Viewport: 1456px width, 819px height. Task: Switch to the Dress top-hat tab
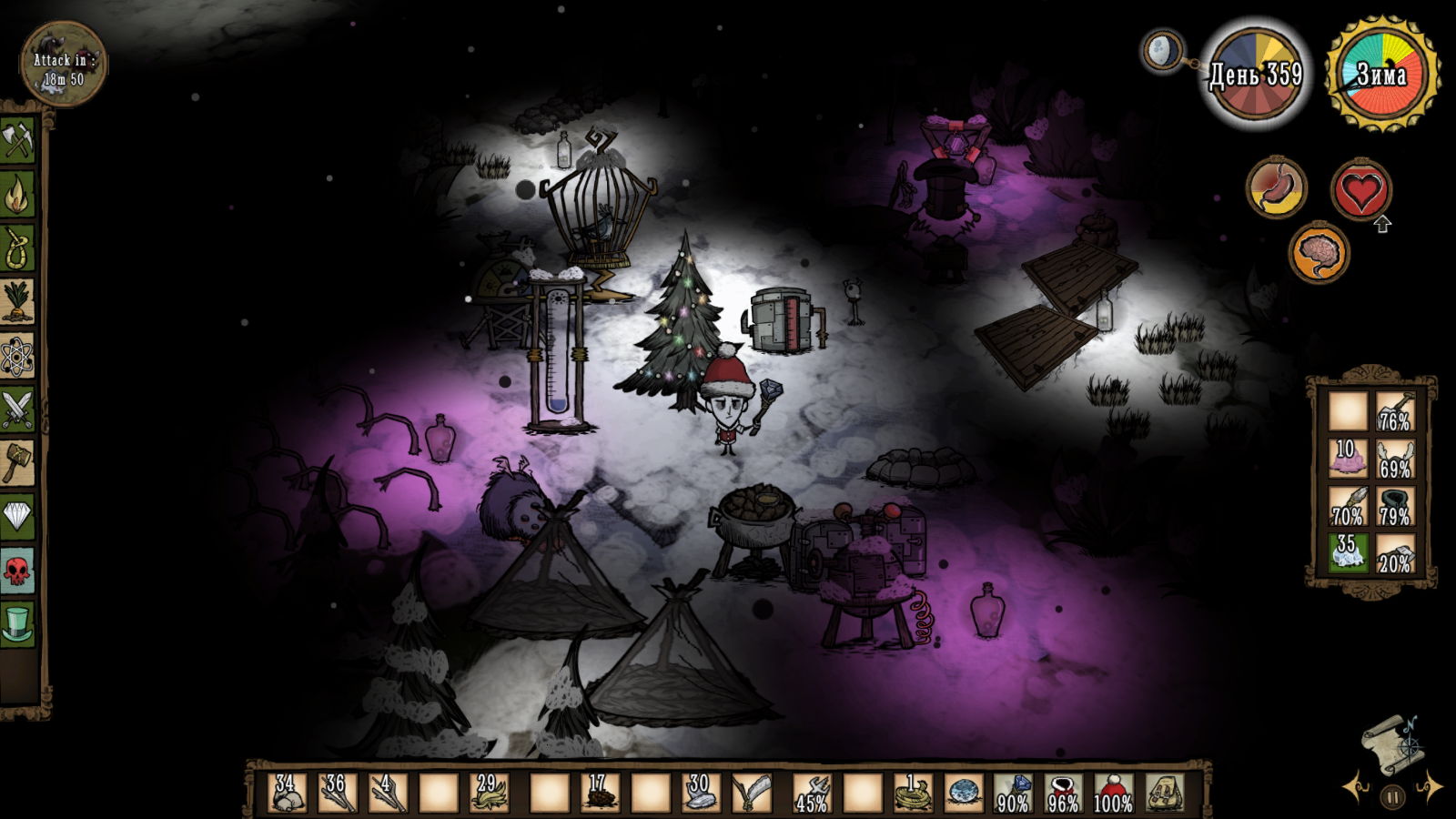coord(17,624)
